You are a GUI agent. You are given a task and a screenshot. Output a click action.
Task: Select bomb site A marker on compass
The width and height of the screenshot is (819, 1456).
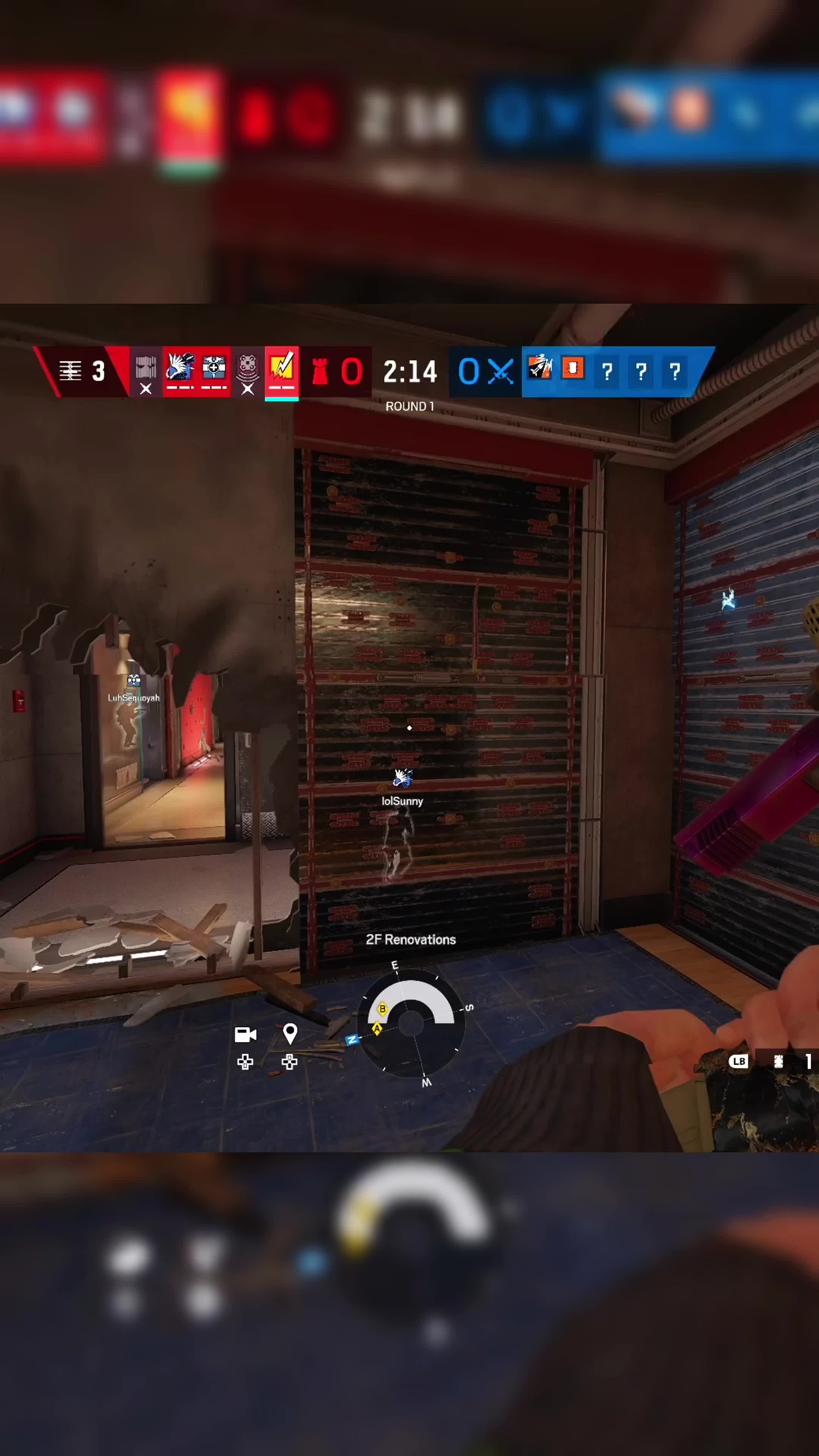click(x=377, y=1029)
